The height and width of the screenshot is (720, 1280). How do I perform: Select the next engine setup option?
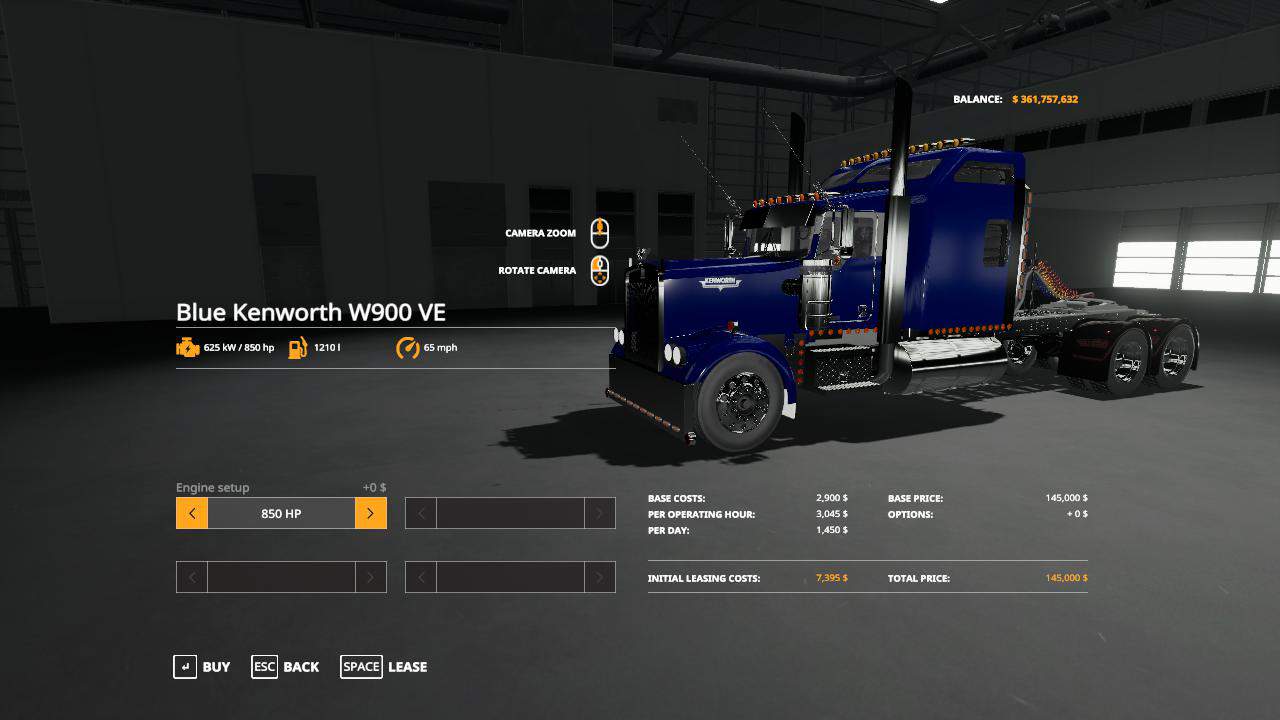370,513
